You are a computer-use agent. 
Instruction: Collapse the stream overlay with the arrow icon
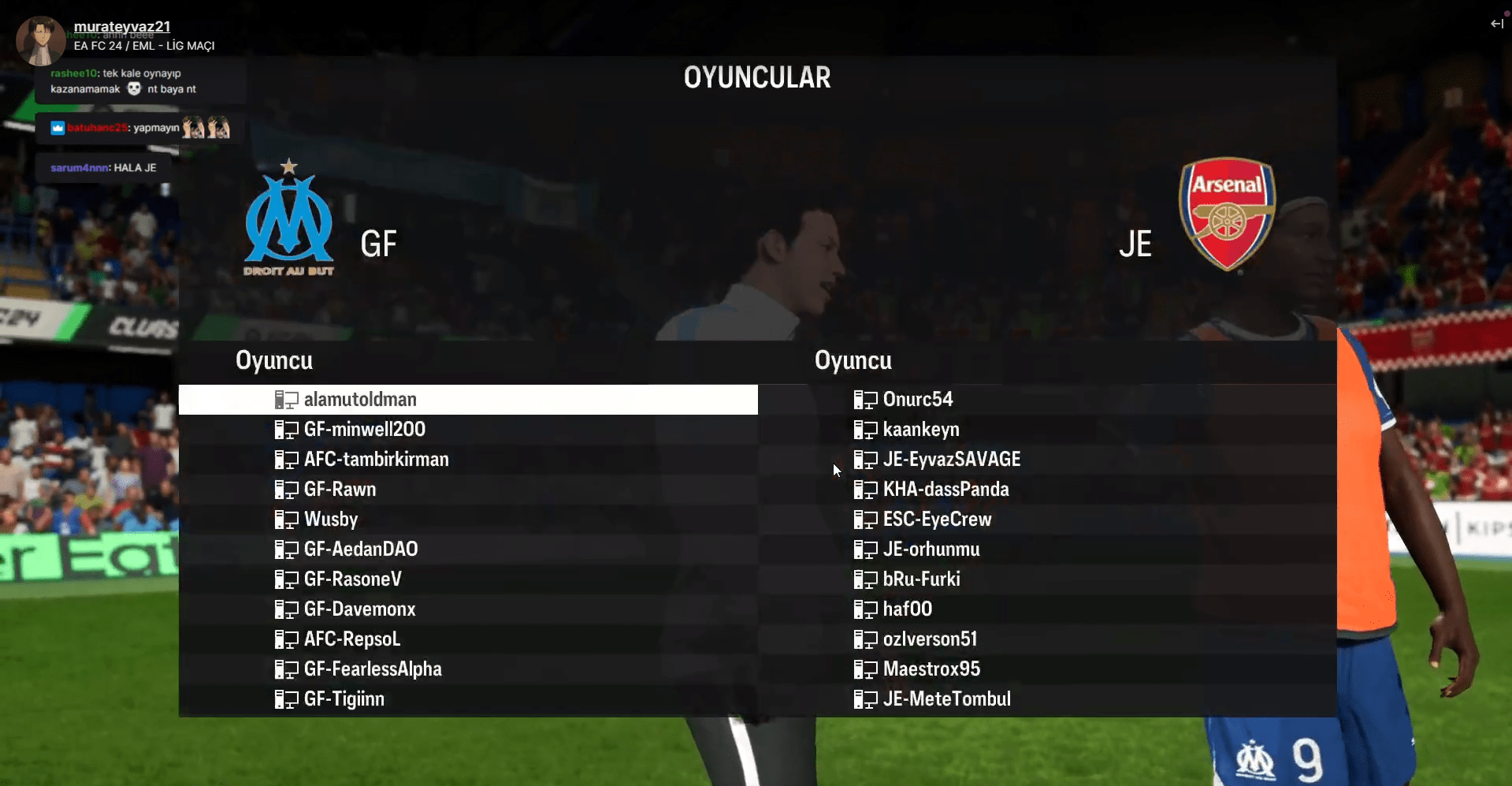[x=1496, y=24]
